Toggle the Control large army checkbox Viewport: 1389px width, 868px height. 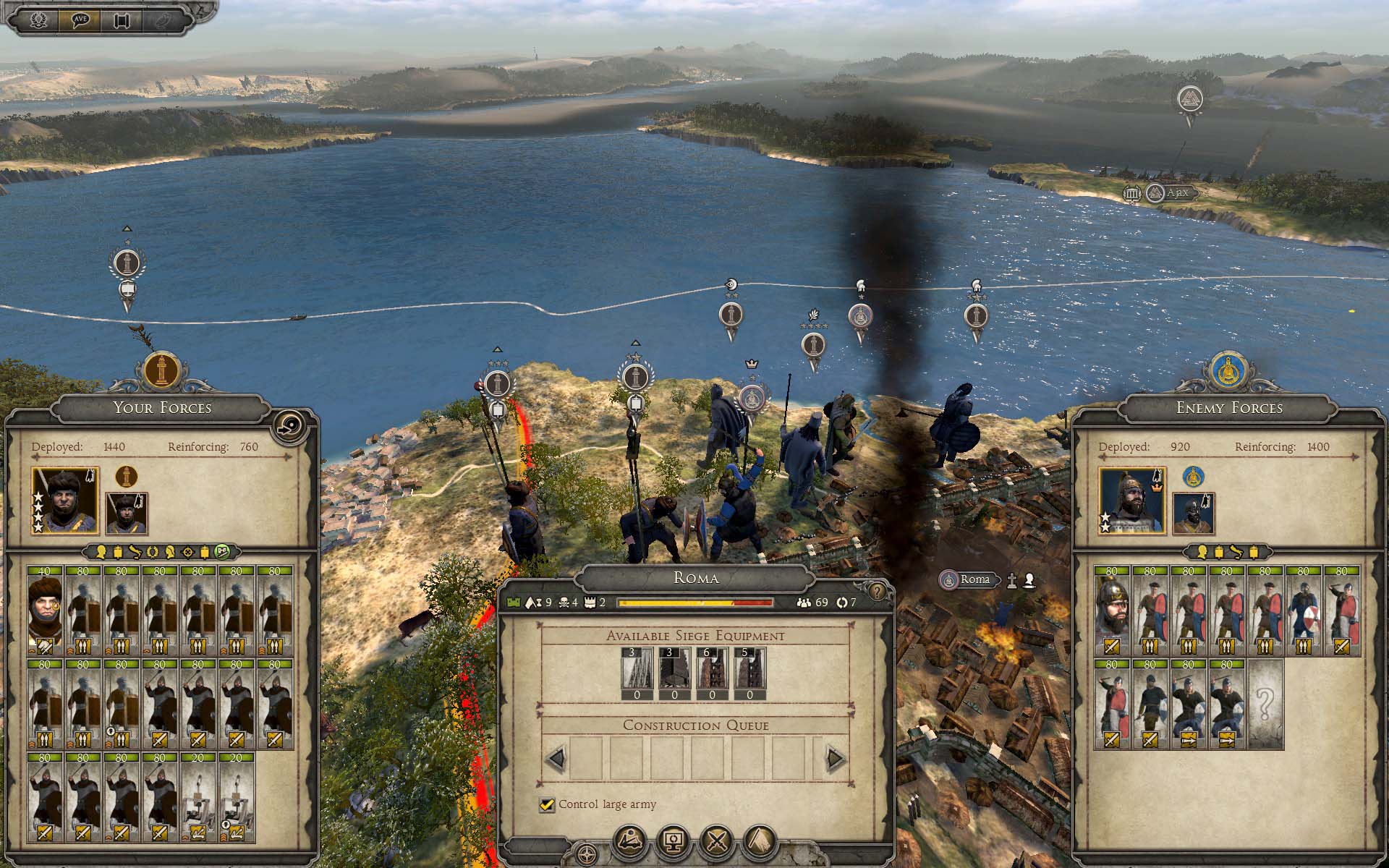coord(548,804)
